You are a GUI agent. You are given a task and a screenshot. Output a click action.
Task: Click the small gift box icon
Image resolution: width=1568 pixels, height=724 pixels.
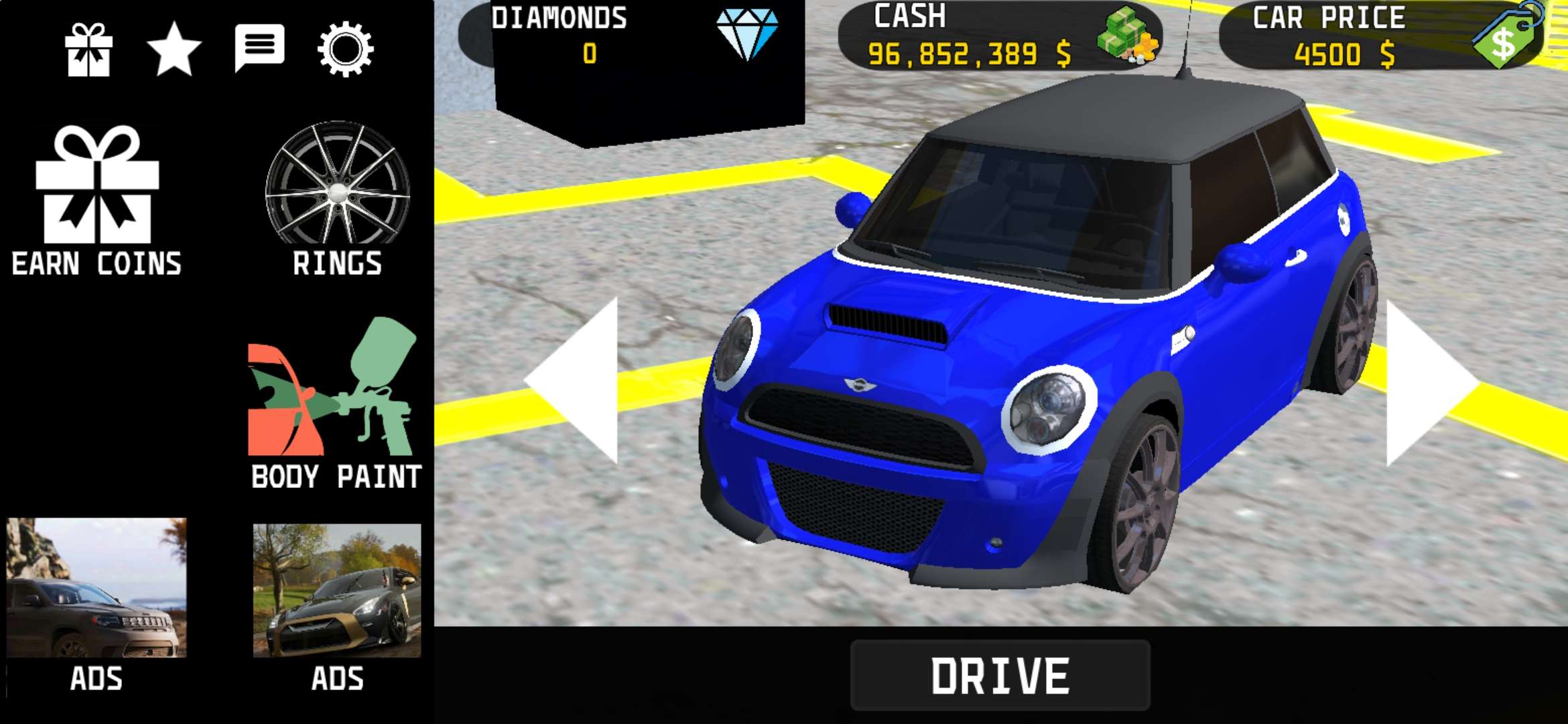(88, 50)
